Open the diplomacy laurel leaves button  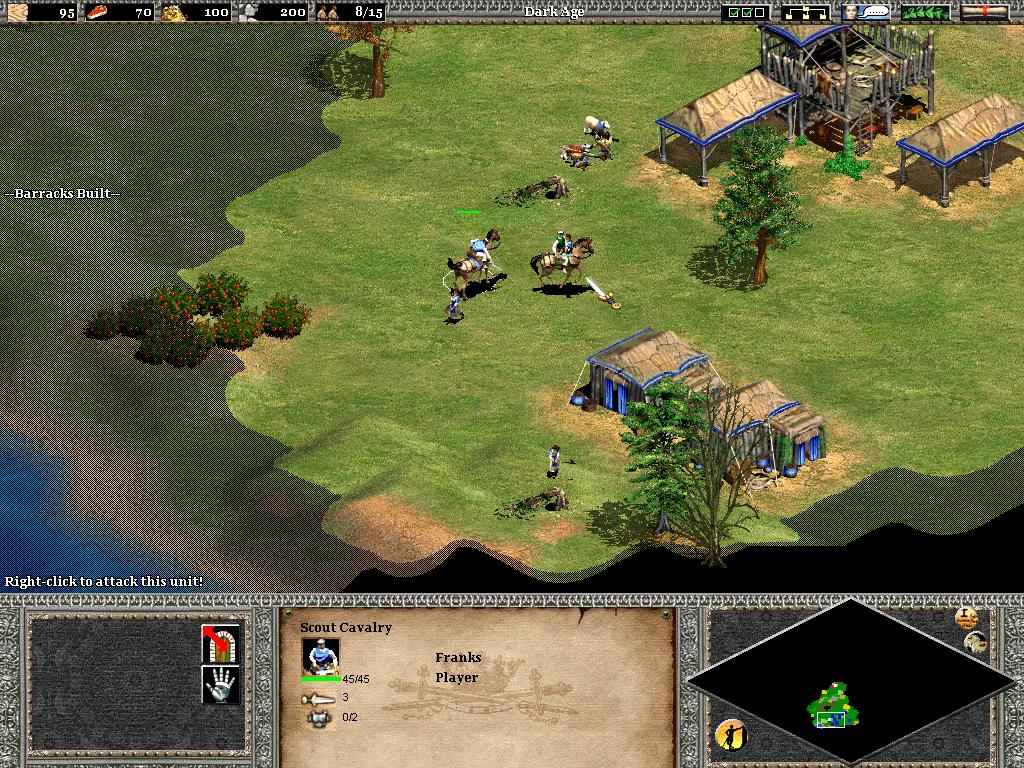926,13
